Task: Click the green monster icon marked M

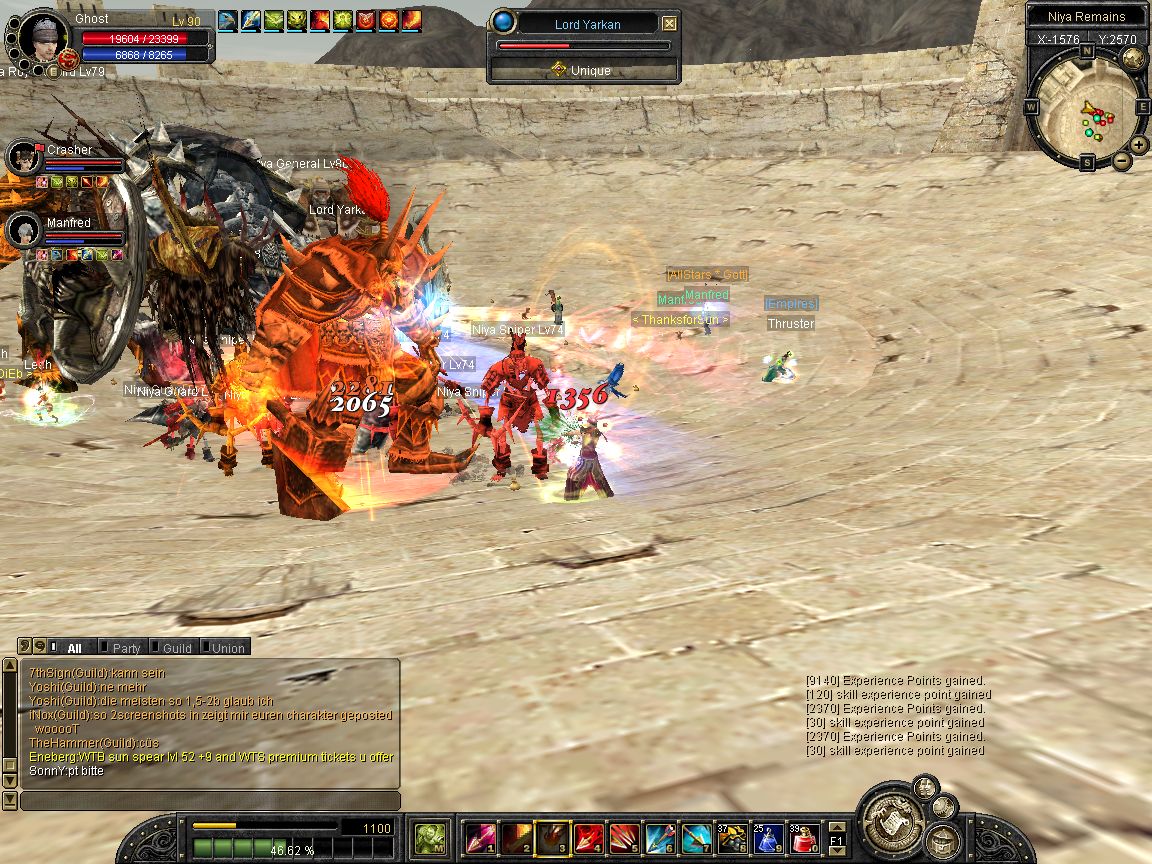Action: [431, 837]
